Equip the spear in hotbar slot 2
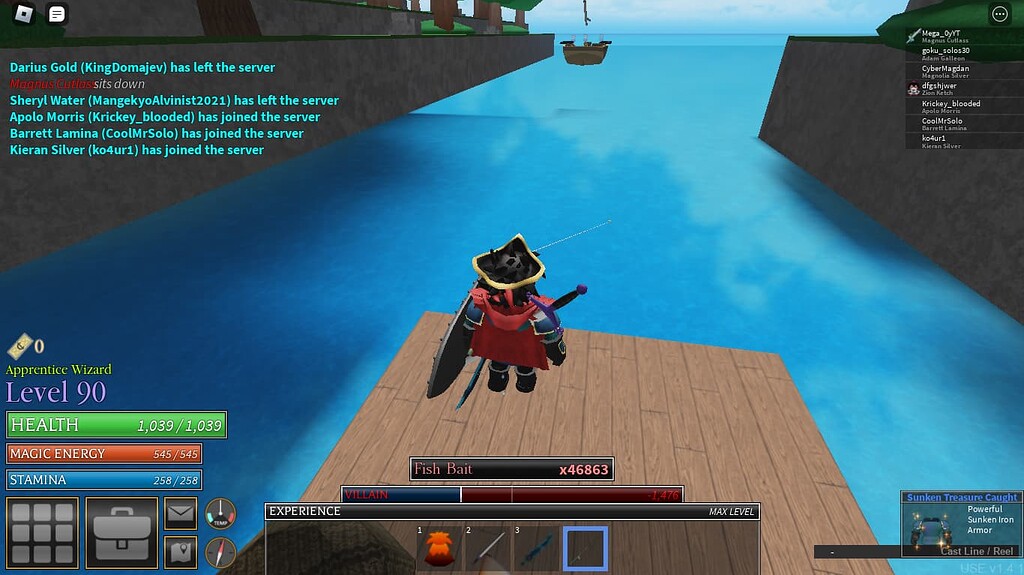Viewport: 1024px width, 575px height. coord(488,549)
